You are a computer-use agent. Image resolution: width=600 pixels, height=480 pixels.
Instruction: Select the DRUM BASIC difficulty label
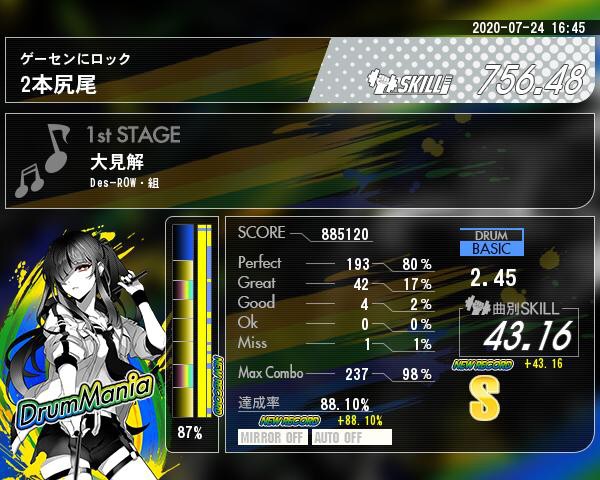(x=491, y=242)
